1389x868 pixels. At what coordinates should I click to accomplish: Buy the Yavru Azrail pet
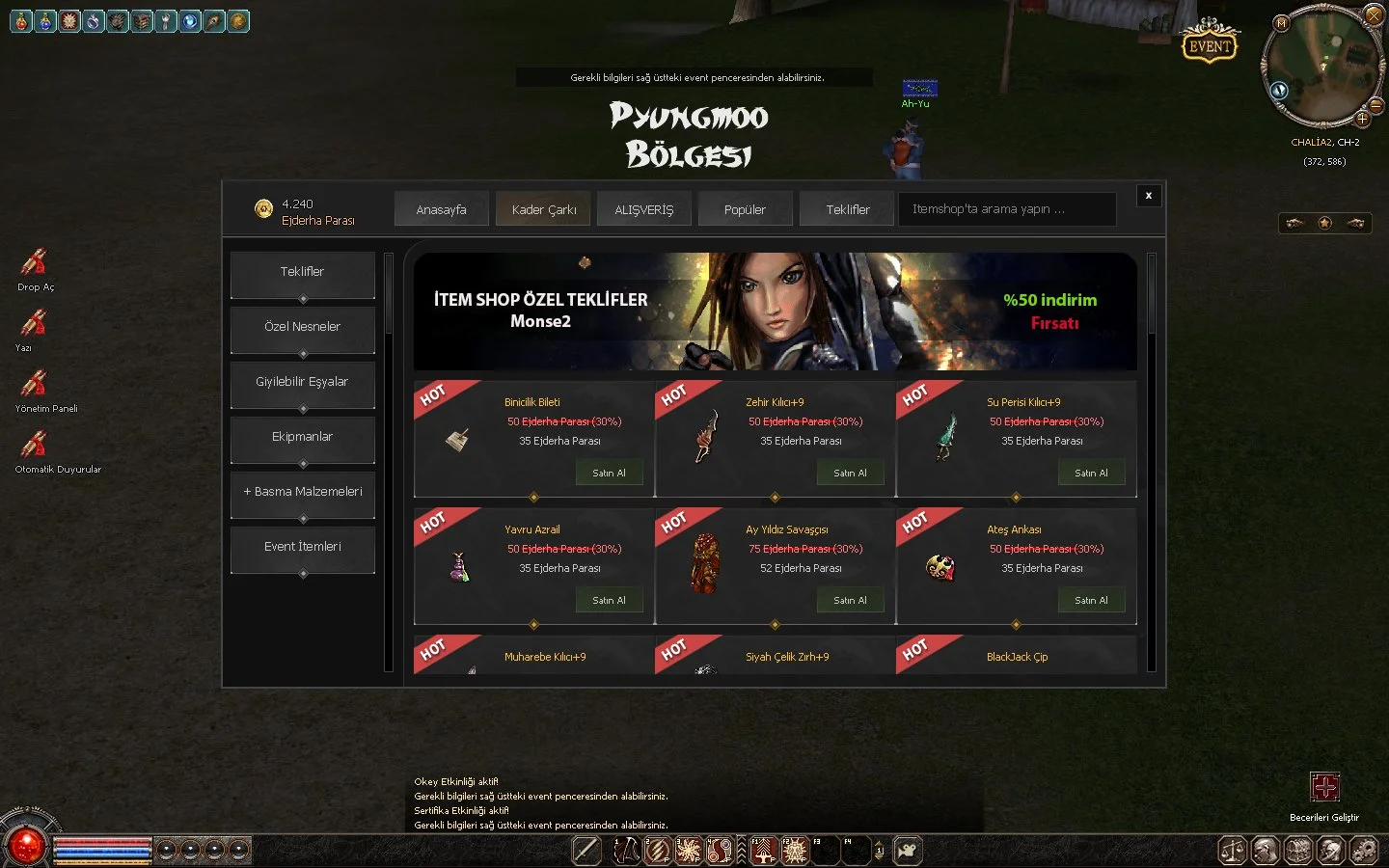click(x=609, y=600)
